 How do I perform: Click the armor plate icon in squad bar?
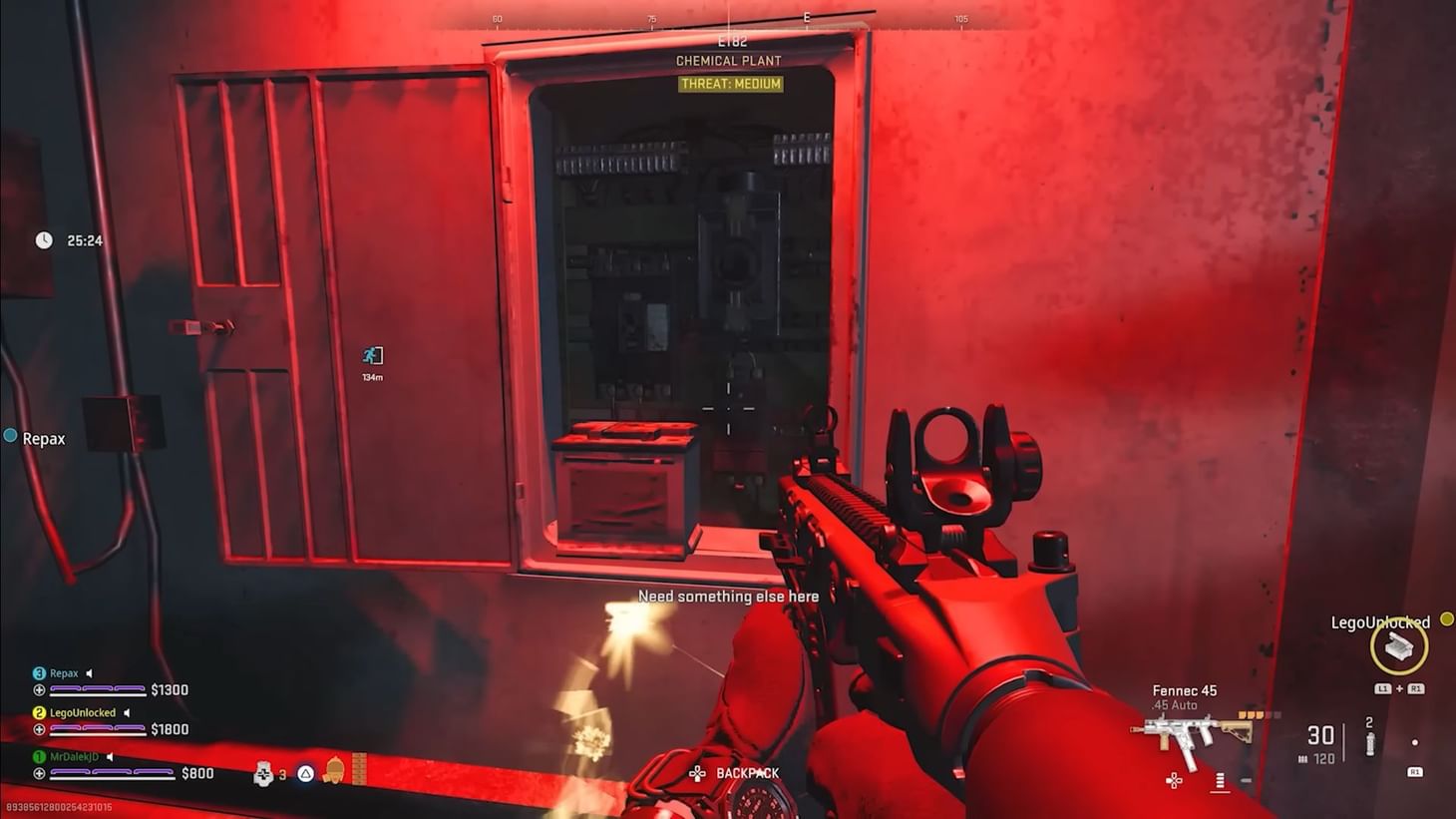(262, 772)
